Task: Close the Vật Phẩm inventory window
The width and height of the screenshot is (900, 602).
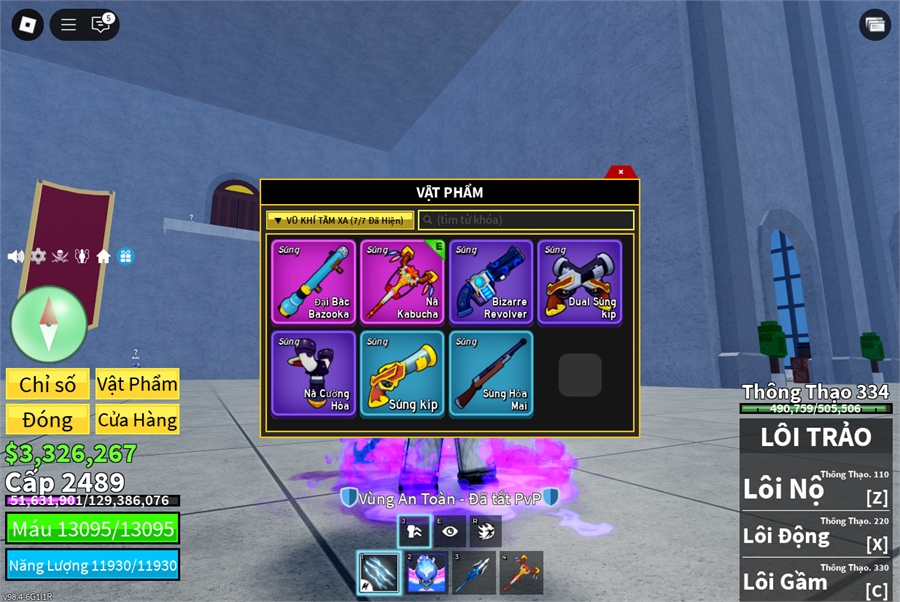Action: coord(621,172)
